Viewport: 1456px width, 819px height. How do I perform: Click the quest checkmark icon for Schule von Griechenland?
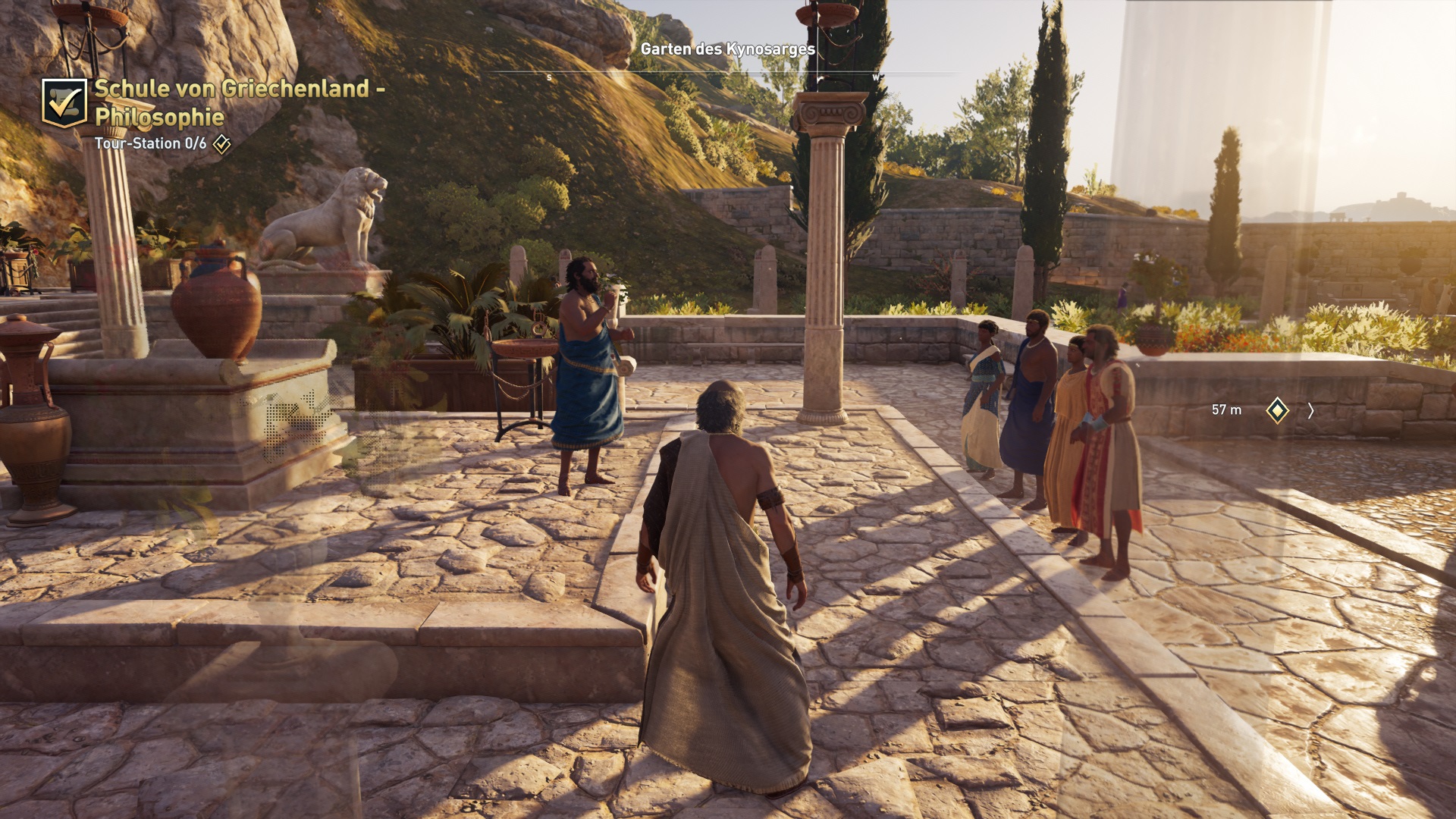point(64,103)
